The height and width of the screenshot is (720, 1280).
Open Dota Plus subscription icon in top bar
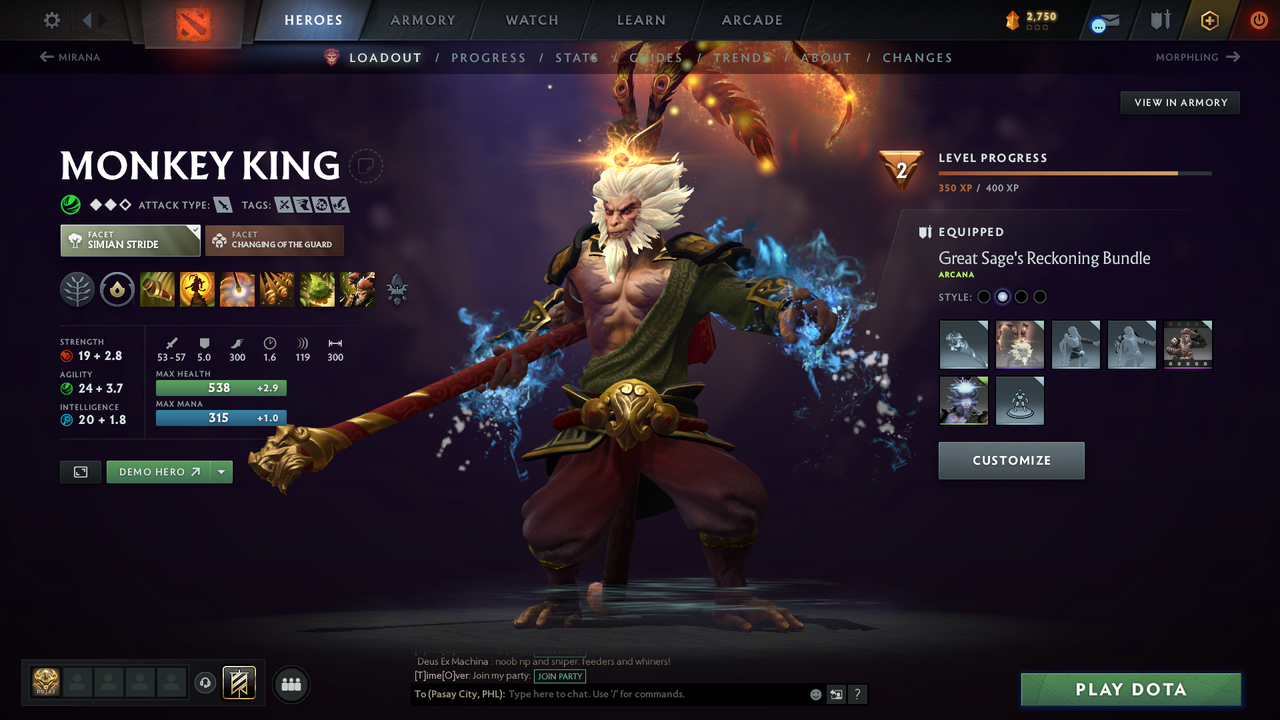1209,19
